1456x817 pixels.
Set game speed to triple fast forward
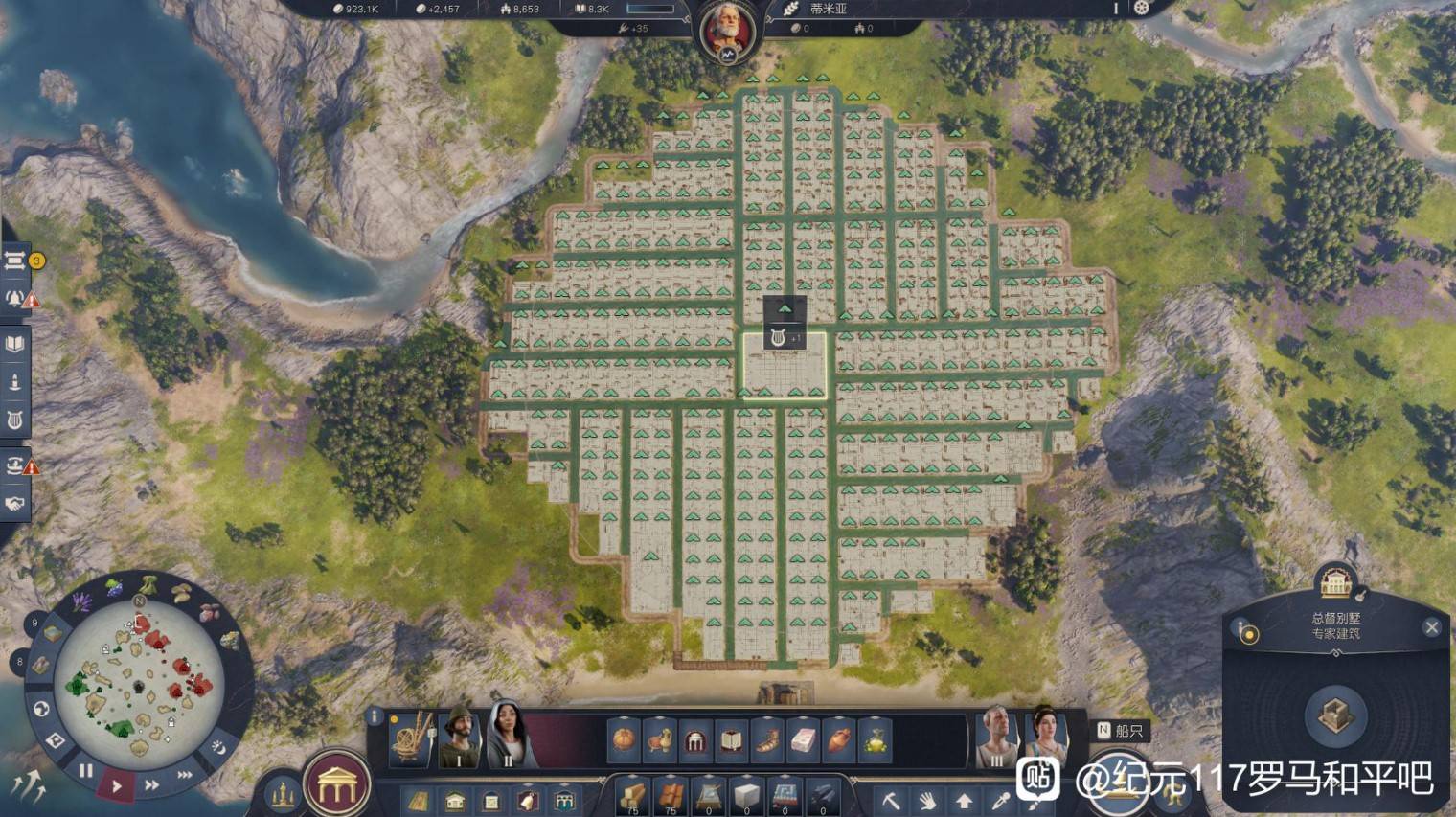[x=185, y=774]
